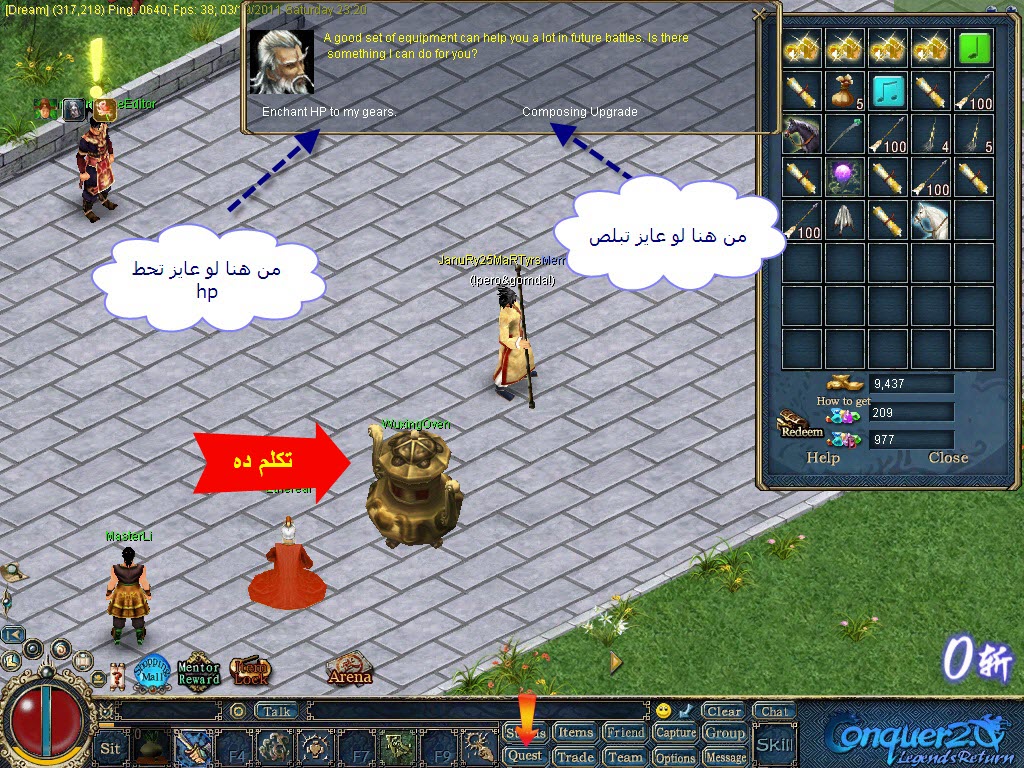Open the Quest log
Screen dimensions: 1024x768
pyautogui.click(x=525, y=757)
